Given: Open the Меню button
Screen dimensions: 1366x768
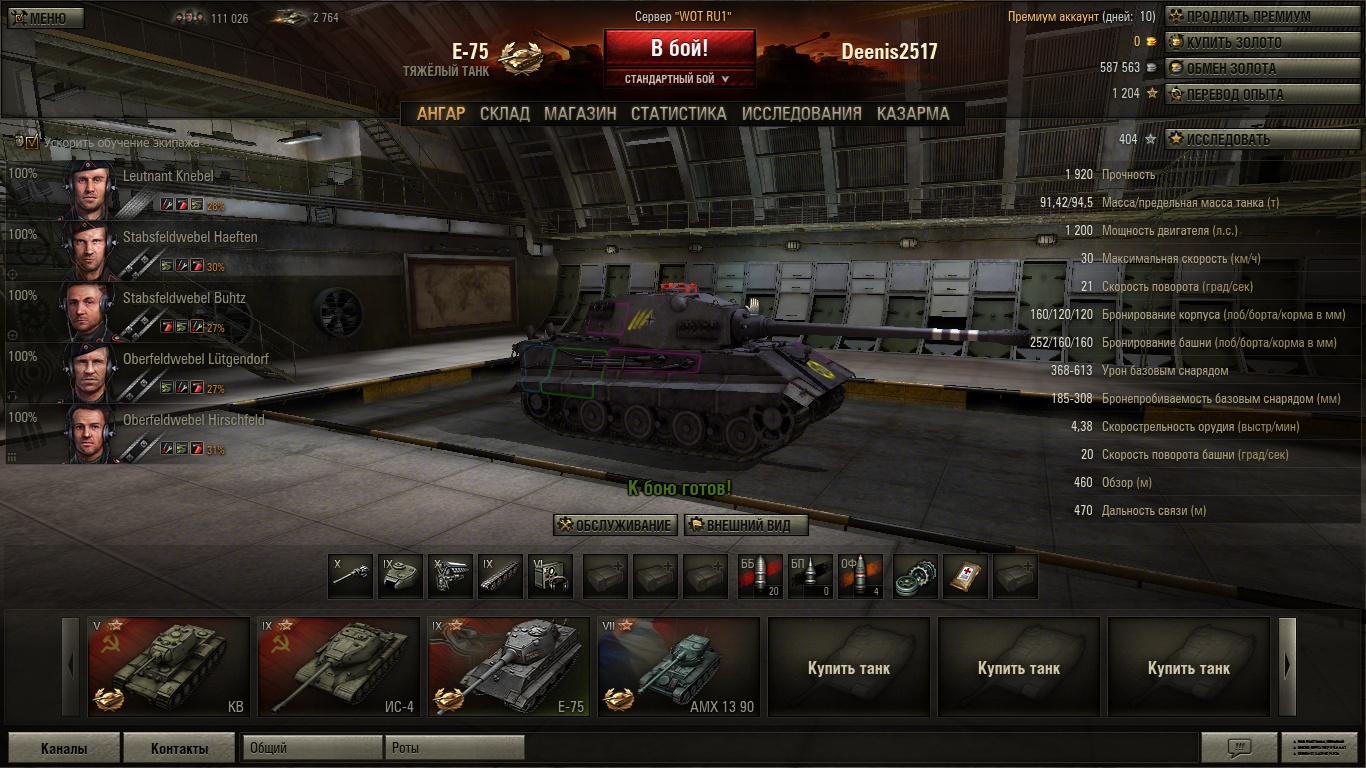Looking at the screenshot, I should coord(46,18).
